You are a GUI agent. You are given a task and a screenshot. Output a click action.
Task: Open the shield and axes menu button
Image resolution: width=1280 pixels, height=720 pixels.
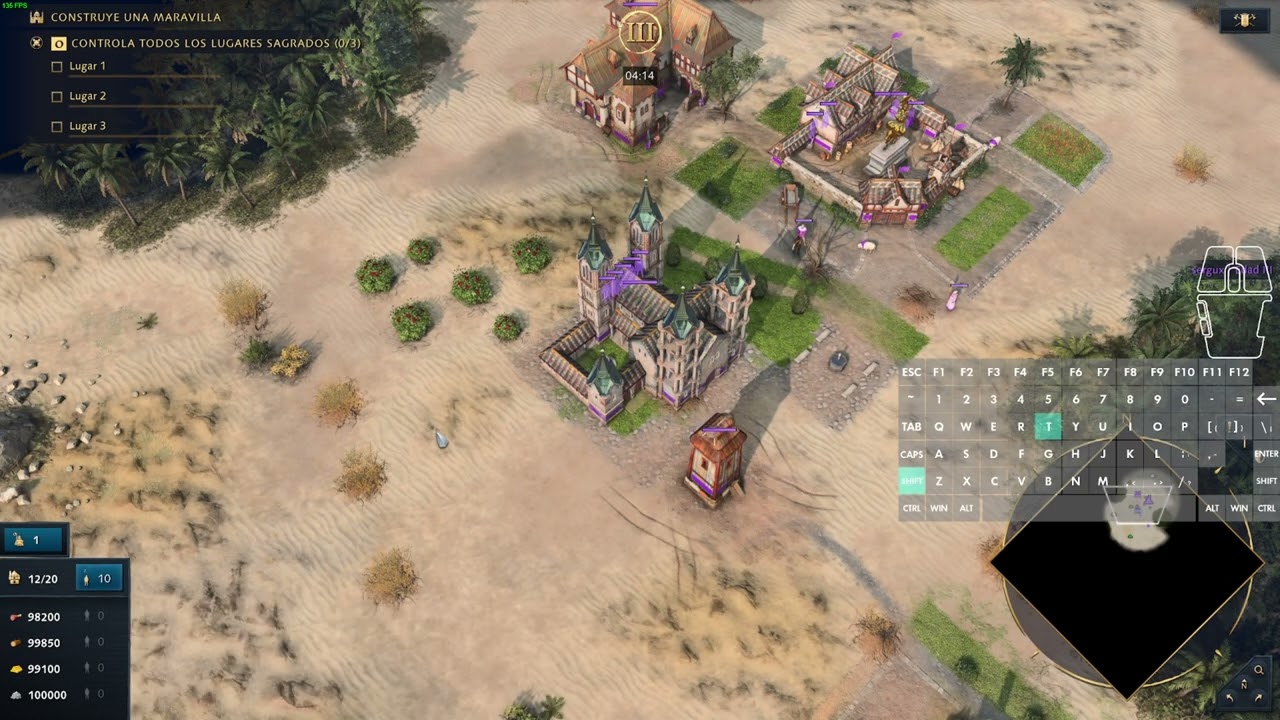[x=1245, y=20]
